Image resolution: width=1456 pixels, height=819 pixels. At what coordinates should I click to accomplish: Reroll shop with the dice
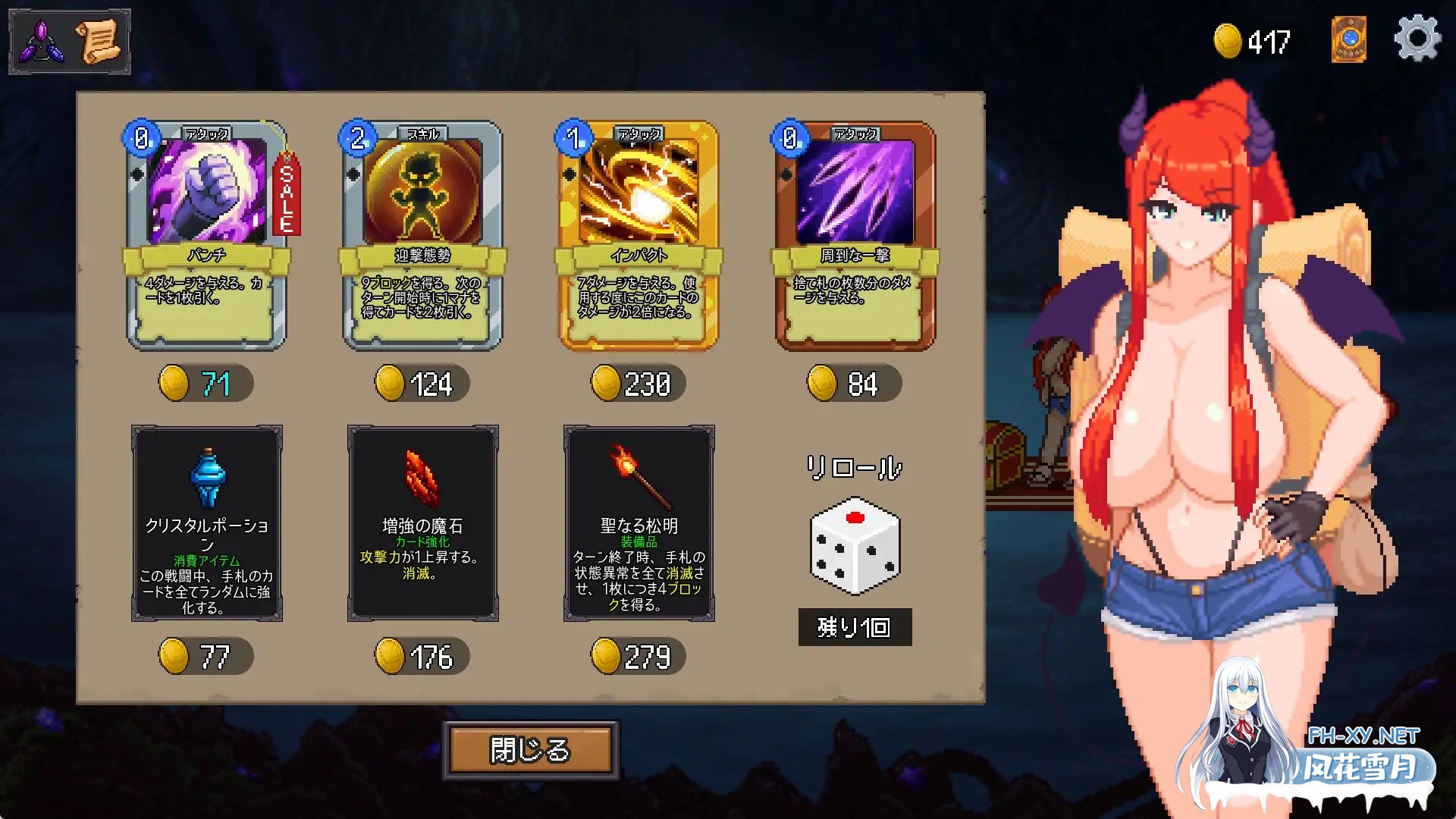pos(855,545)
